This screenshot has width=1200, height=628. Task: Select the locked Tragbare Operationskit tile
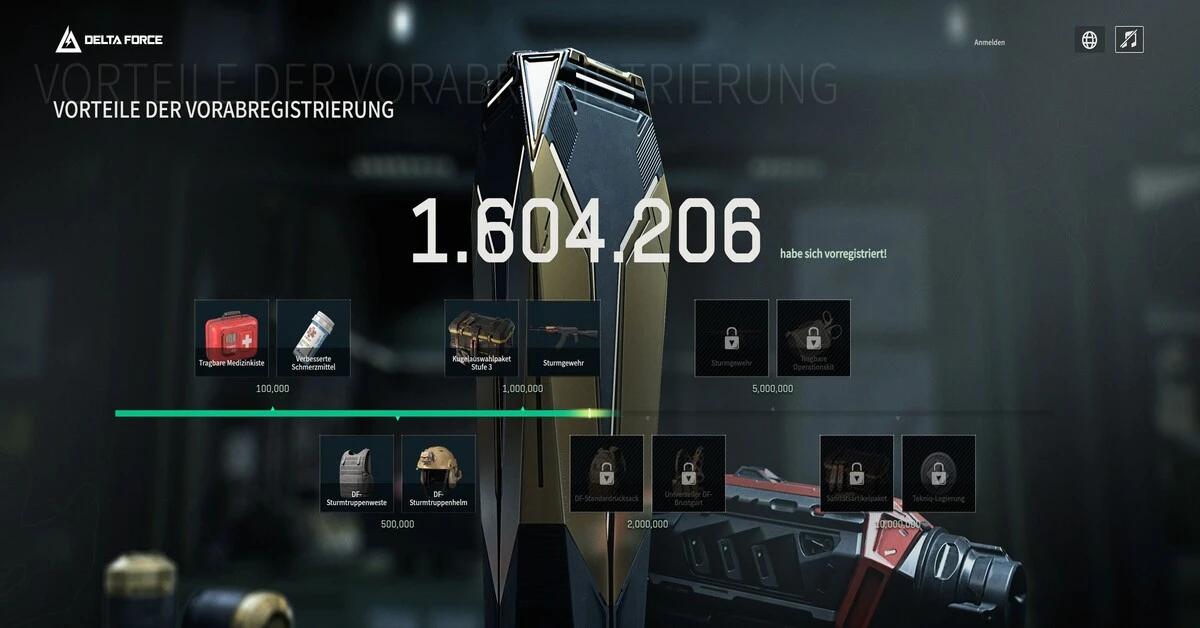tap(813, 338)
